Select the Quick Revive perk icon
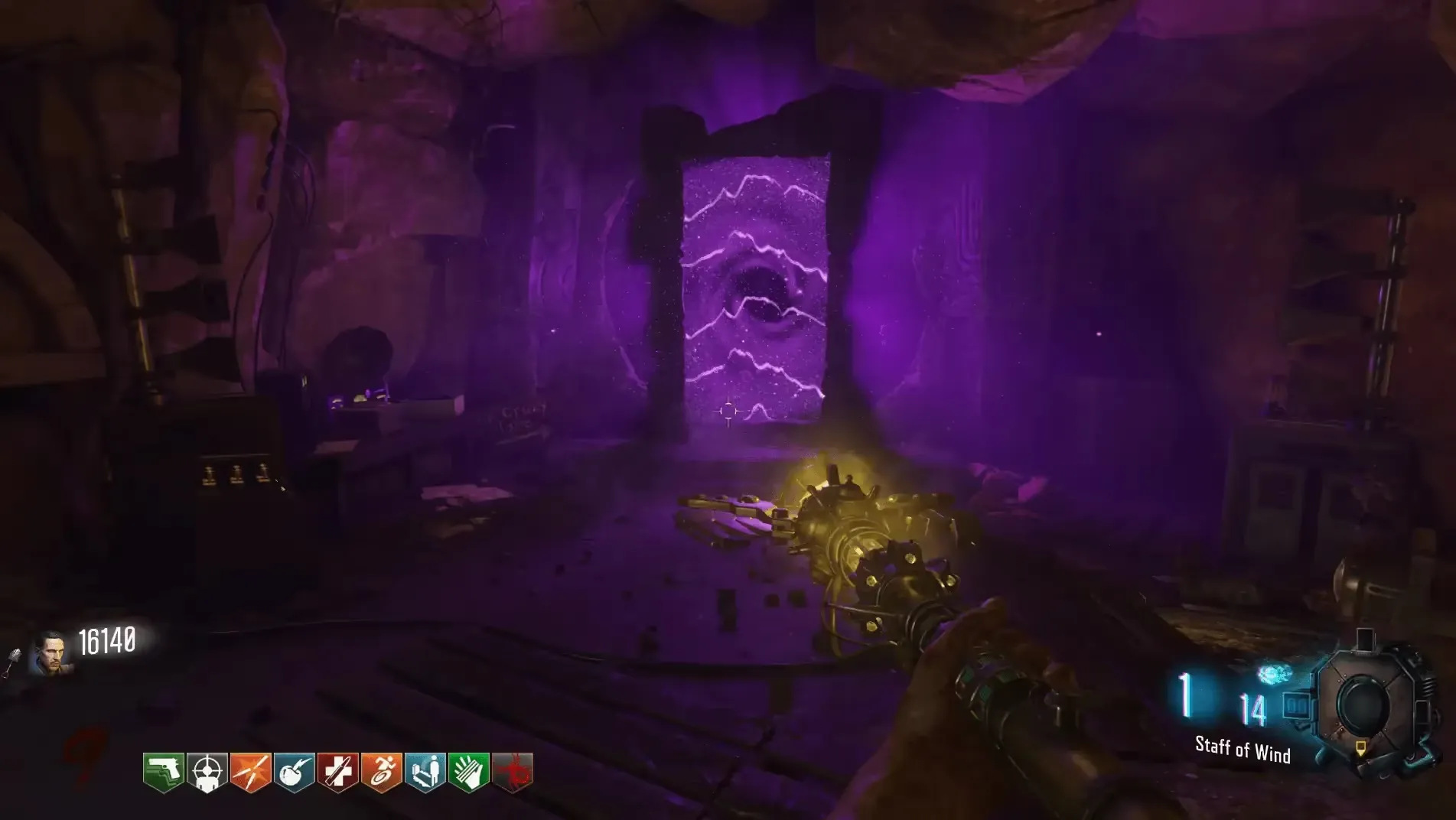Viewport: 1456px width, 820px height. (x=425, y=773)
